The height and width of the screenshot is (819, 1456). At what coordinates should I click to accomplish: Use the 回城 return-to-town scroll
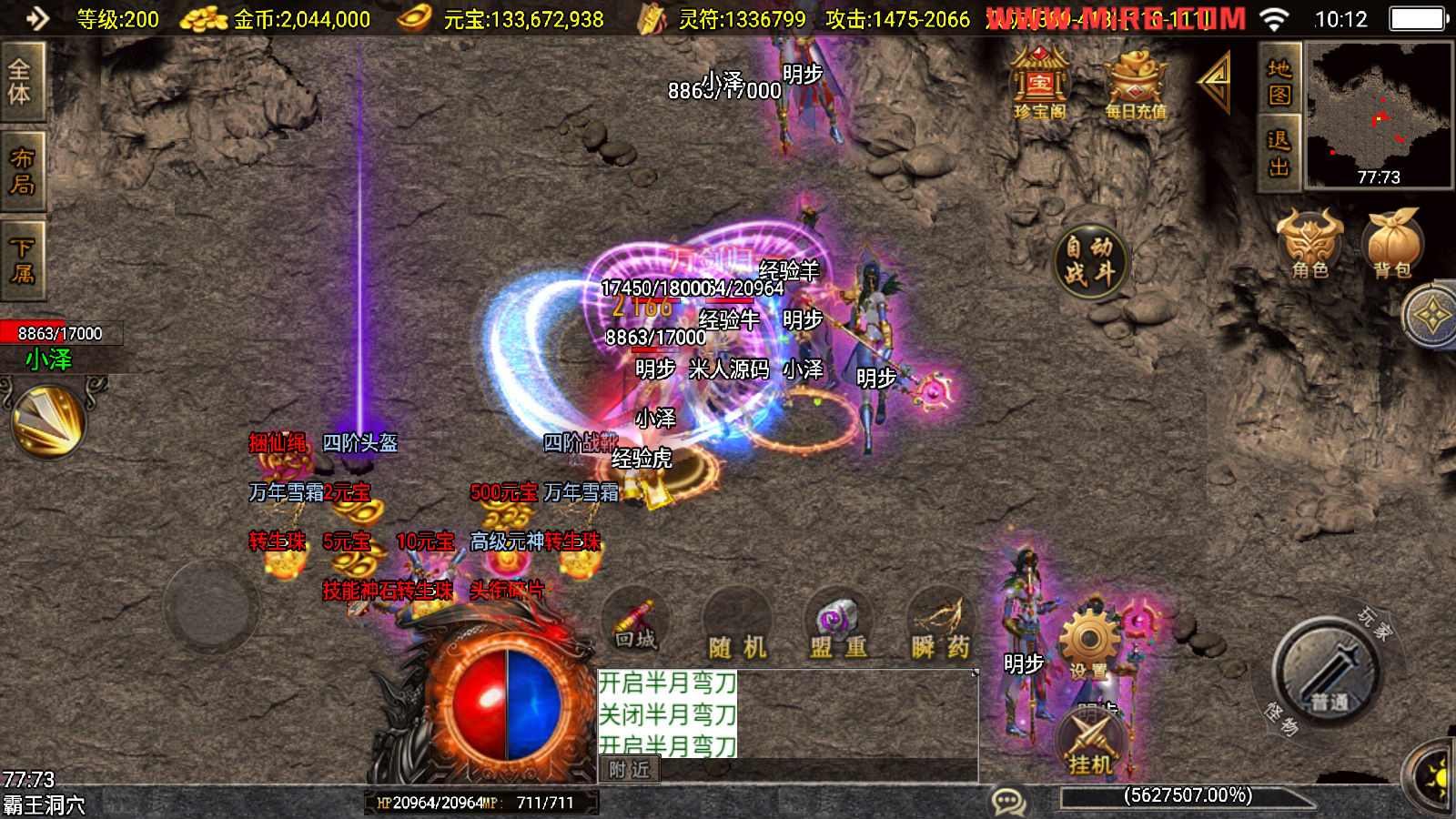[635, 625]
